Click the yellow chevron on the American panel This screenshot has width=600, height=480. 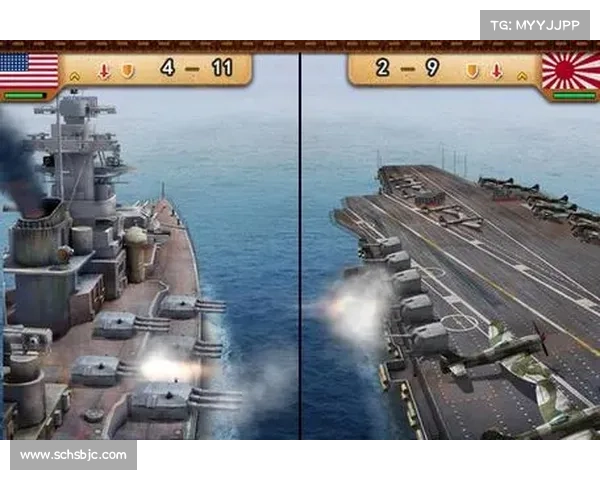(75, 74)
